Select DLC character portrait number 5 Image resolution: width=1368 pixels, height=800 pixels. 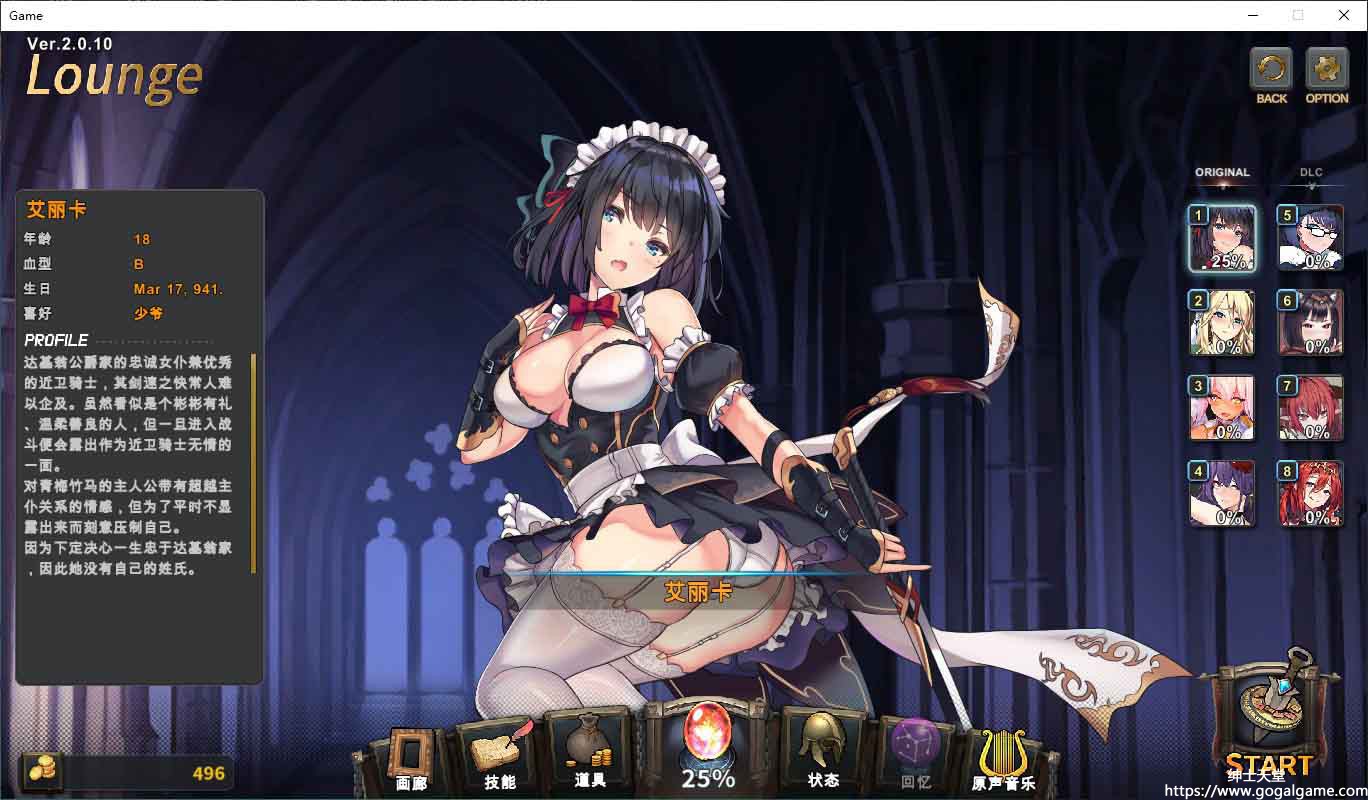point(1310,238)
